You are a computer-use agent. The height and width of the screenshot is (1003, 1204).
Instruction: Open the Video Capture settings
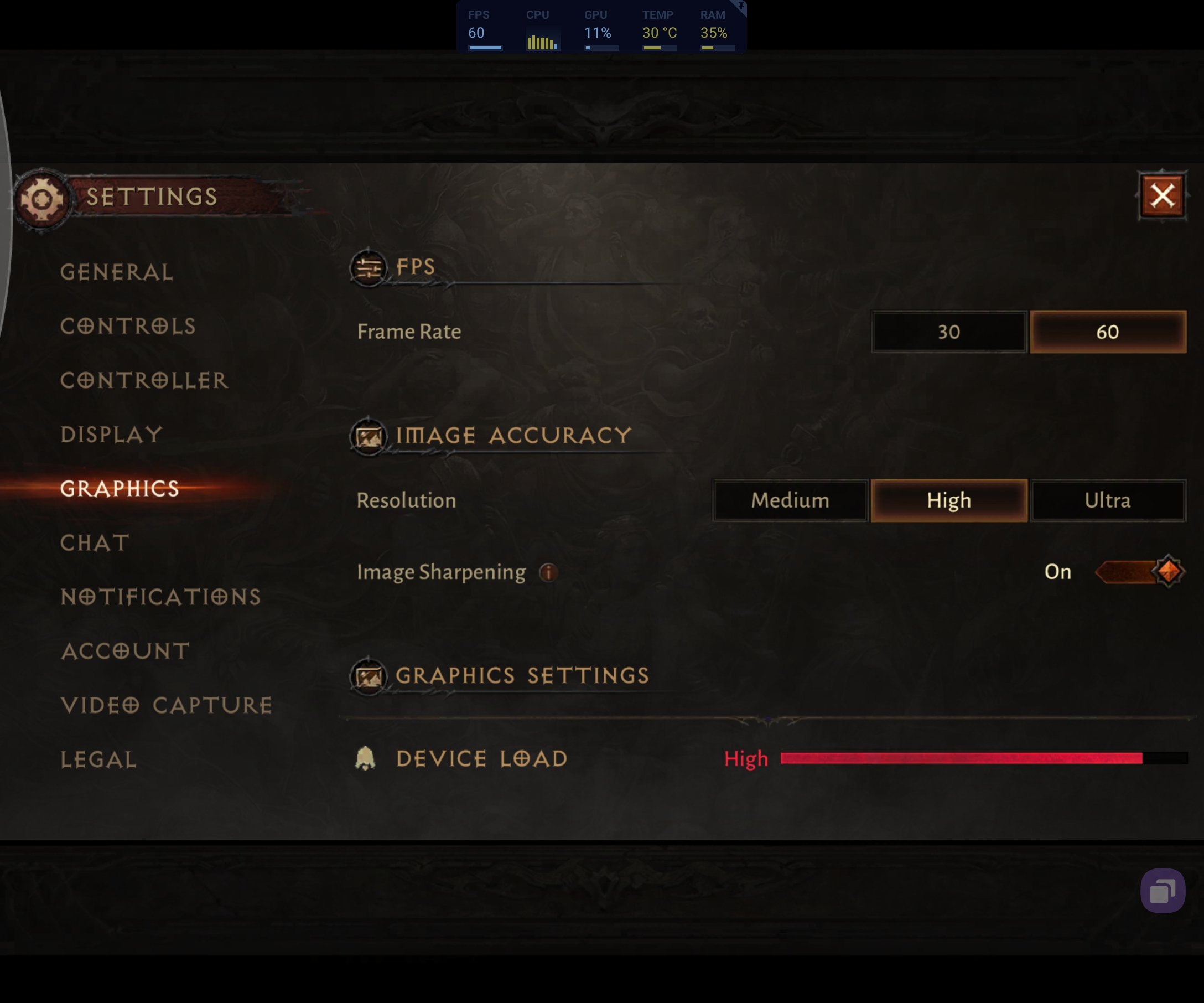tap(166, 705)
